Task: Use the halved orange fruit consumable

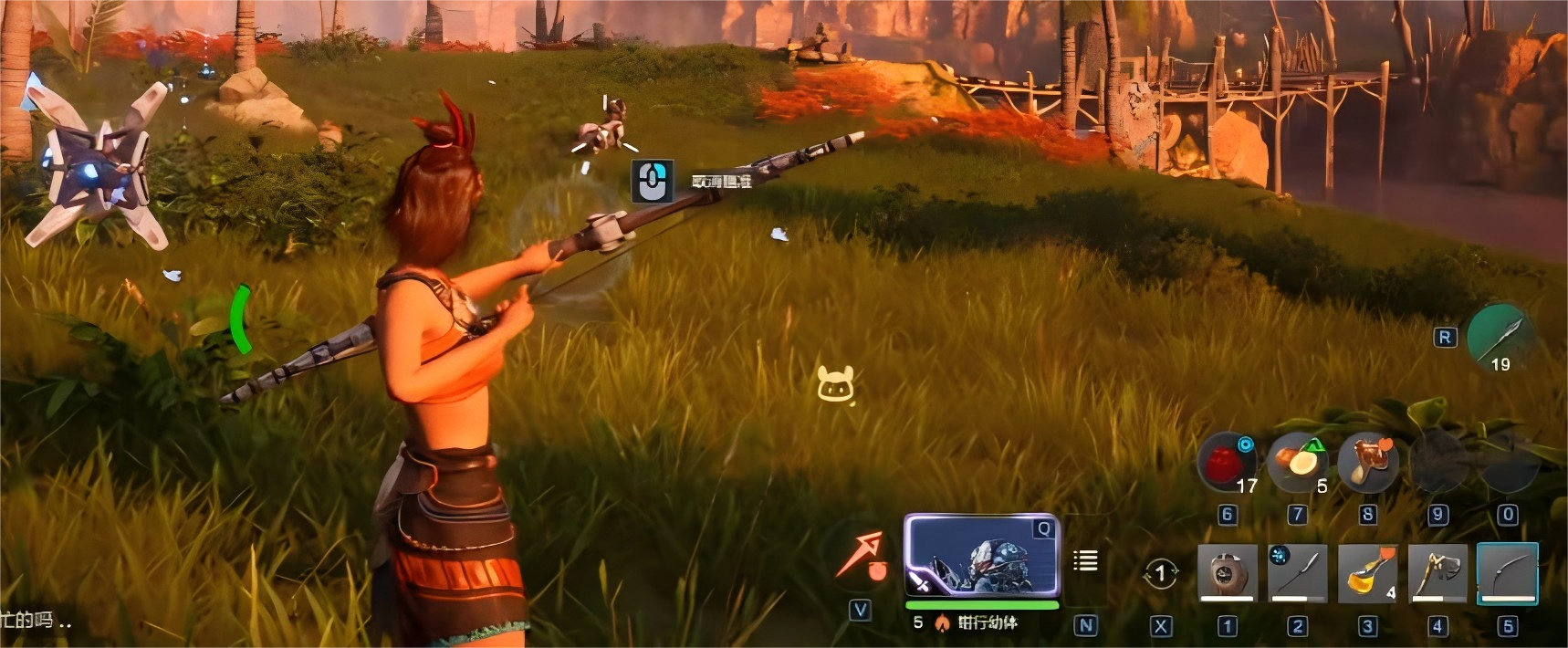Action: point(1297,462)
